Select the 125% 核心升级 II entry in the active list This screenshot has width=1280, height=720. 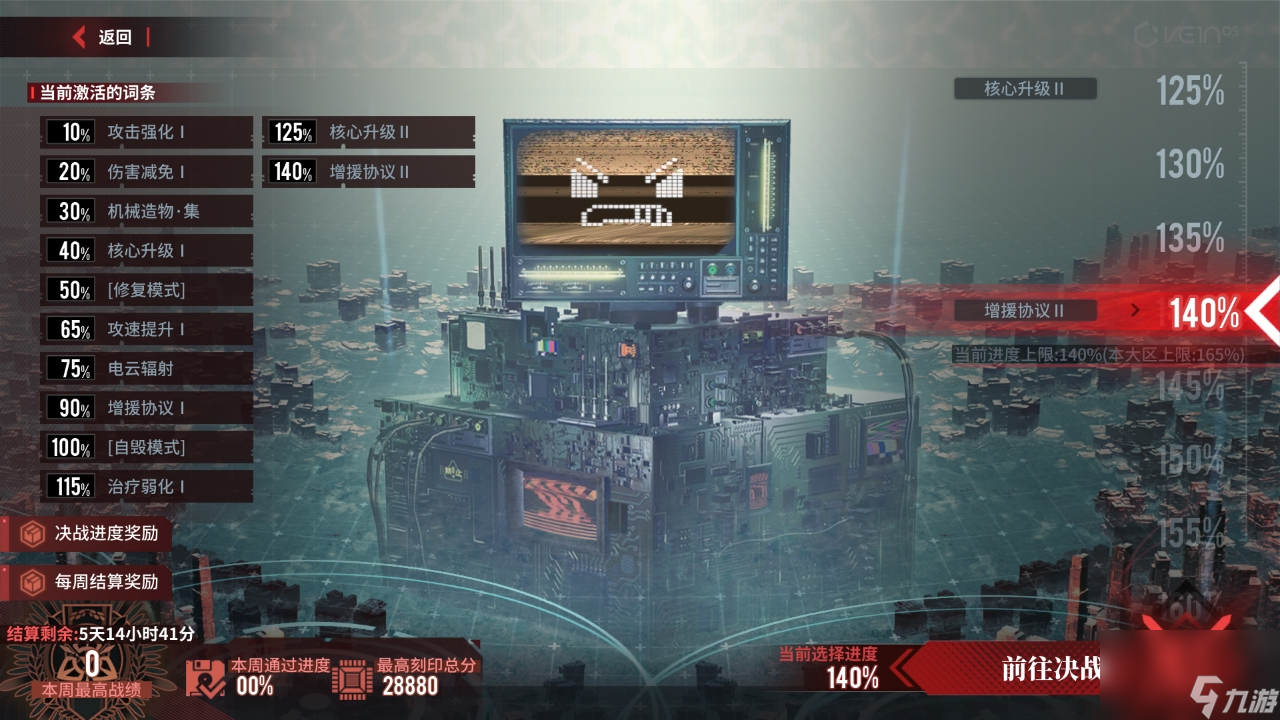(368, 132)
